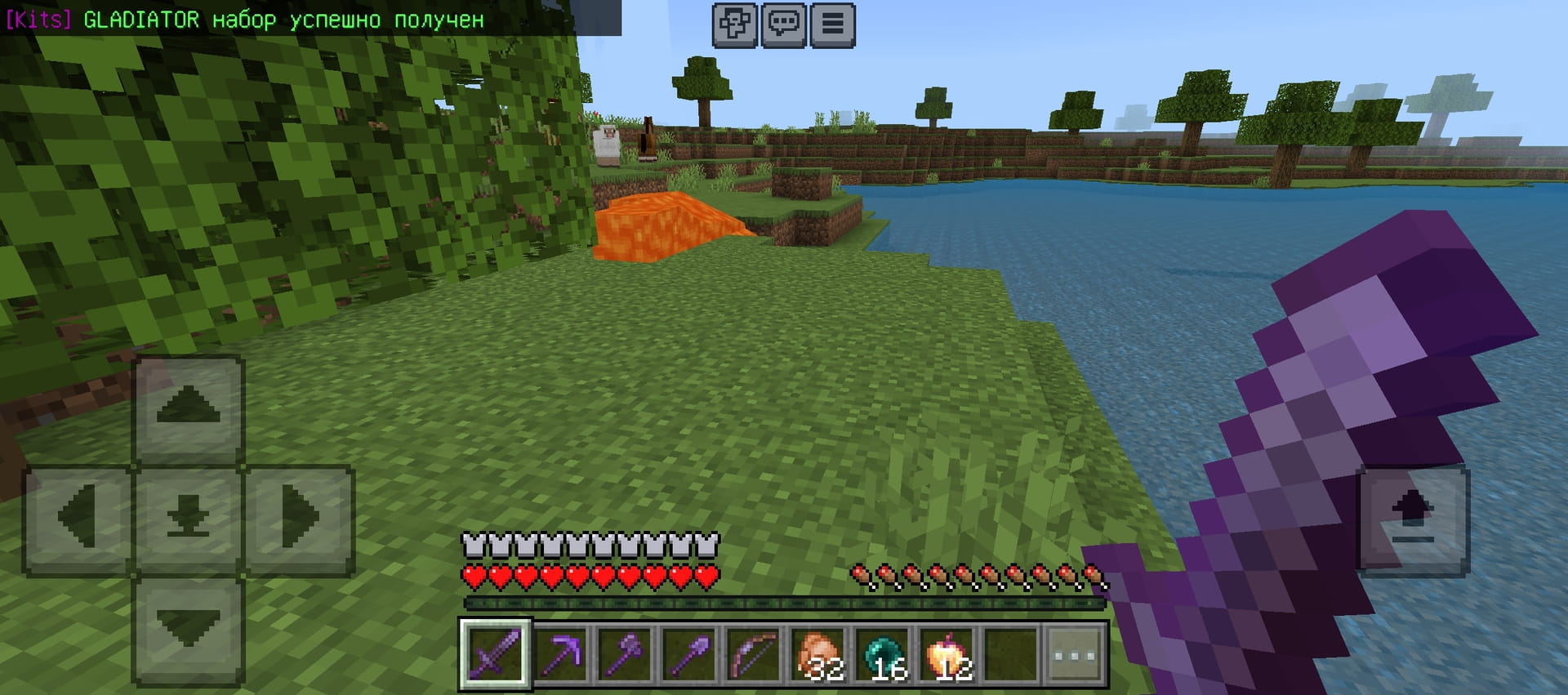Open the emote menu button
This screenshot has width=1568, height=695.
(734, 25)
